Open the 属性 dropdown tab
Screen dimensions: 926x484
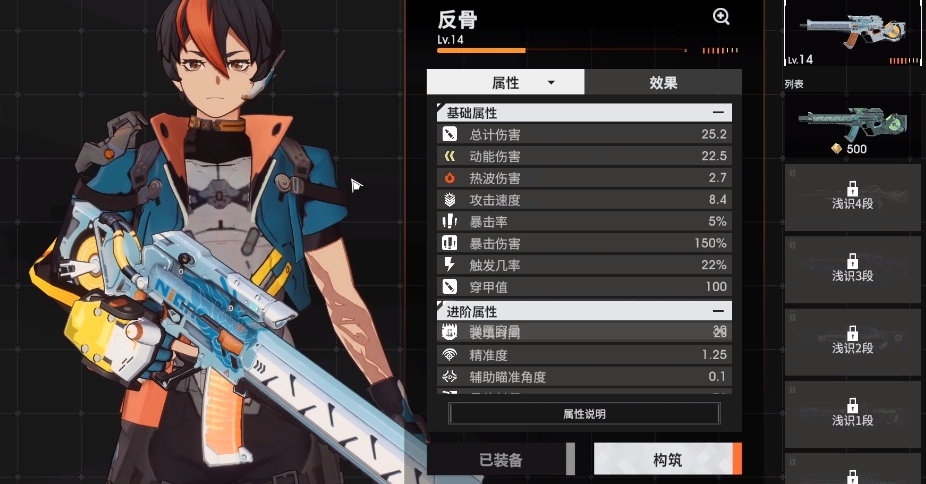[506, 82]
